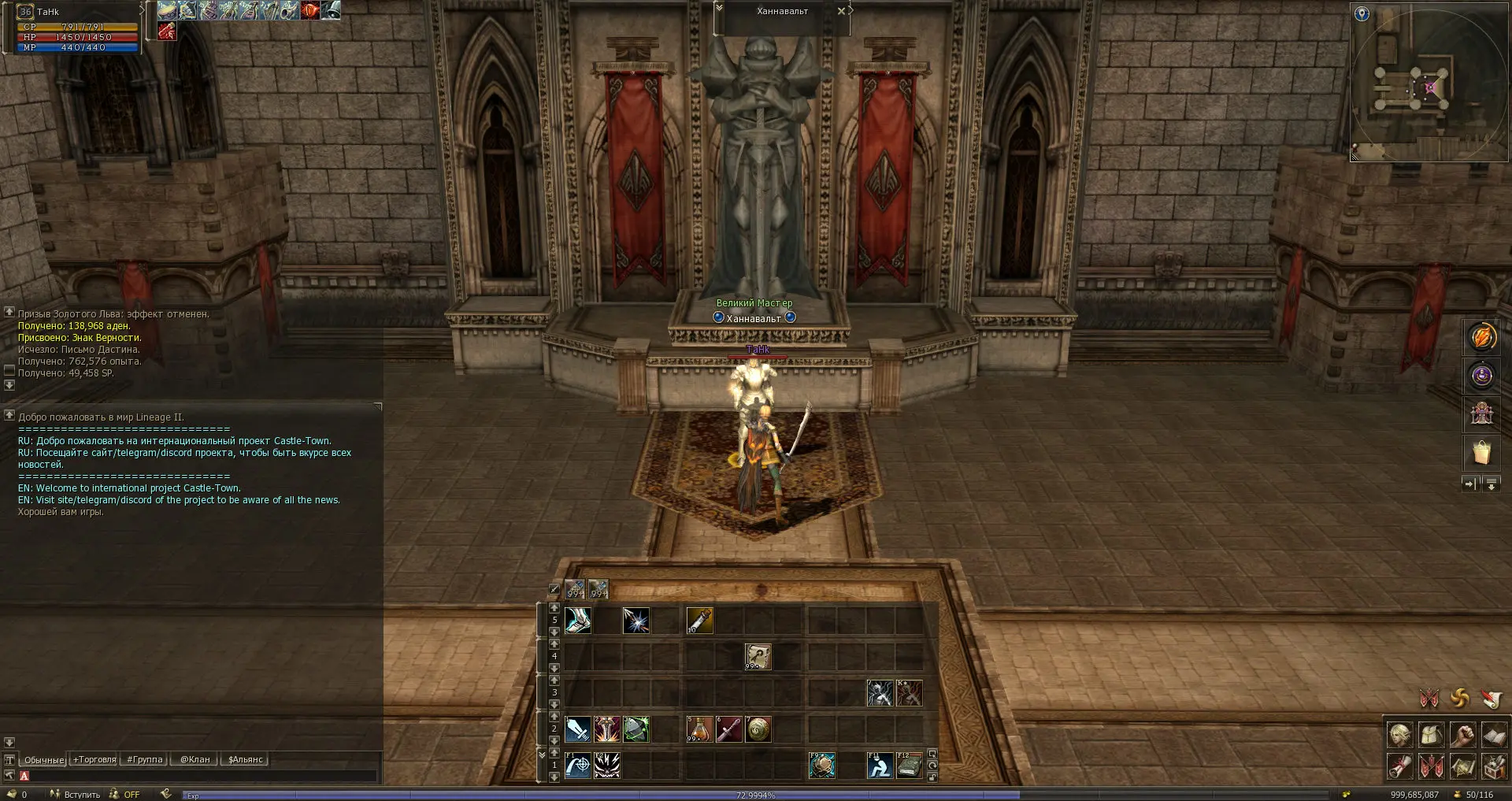Activate the F11 sit/stand action
1512x801 pixels.
coord(880,766)
